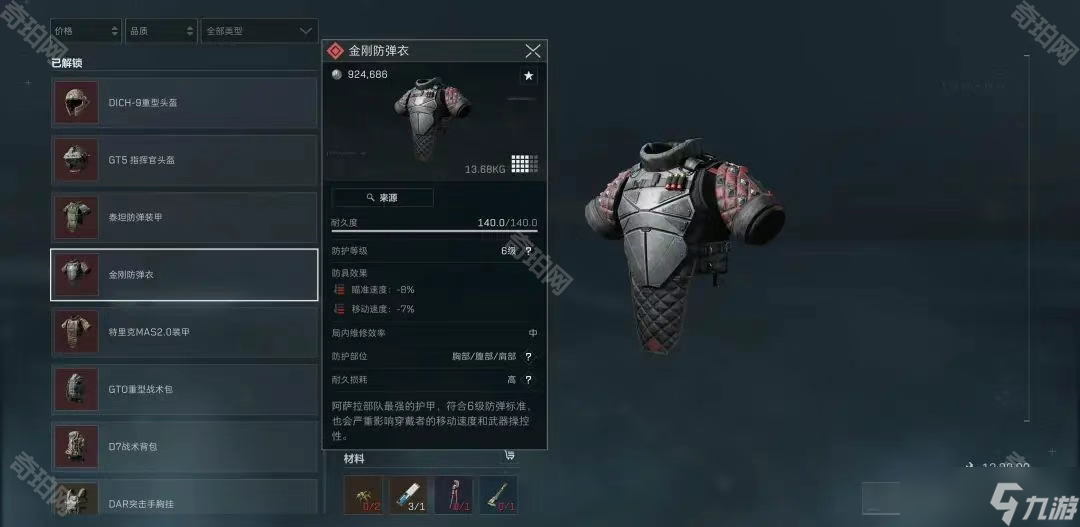
Task: Close the 金刚防弹衣 details panel
Action: 533,51
